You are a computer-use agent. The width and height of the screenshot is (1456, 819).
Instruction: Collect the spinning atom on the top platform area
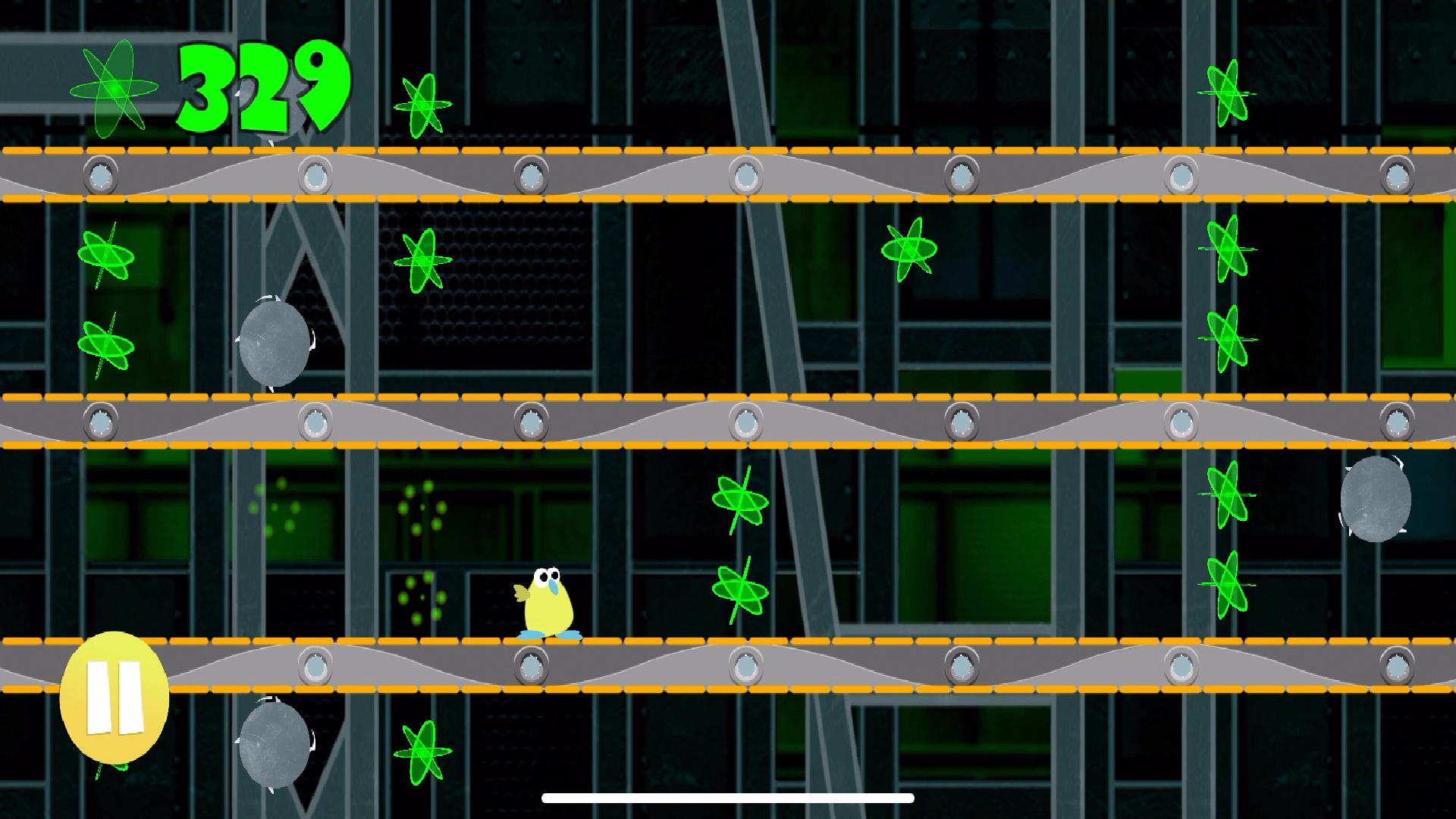coord(422,106)
